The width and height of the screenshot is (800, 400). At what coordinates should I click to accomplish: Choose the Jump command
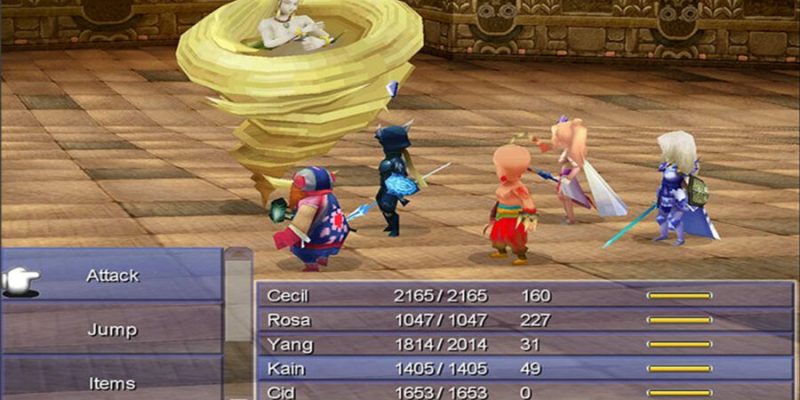coord(112,330)
